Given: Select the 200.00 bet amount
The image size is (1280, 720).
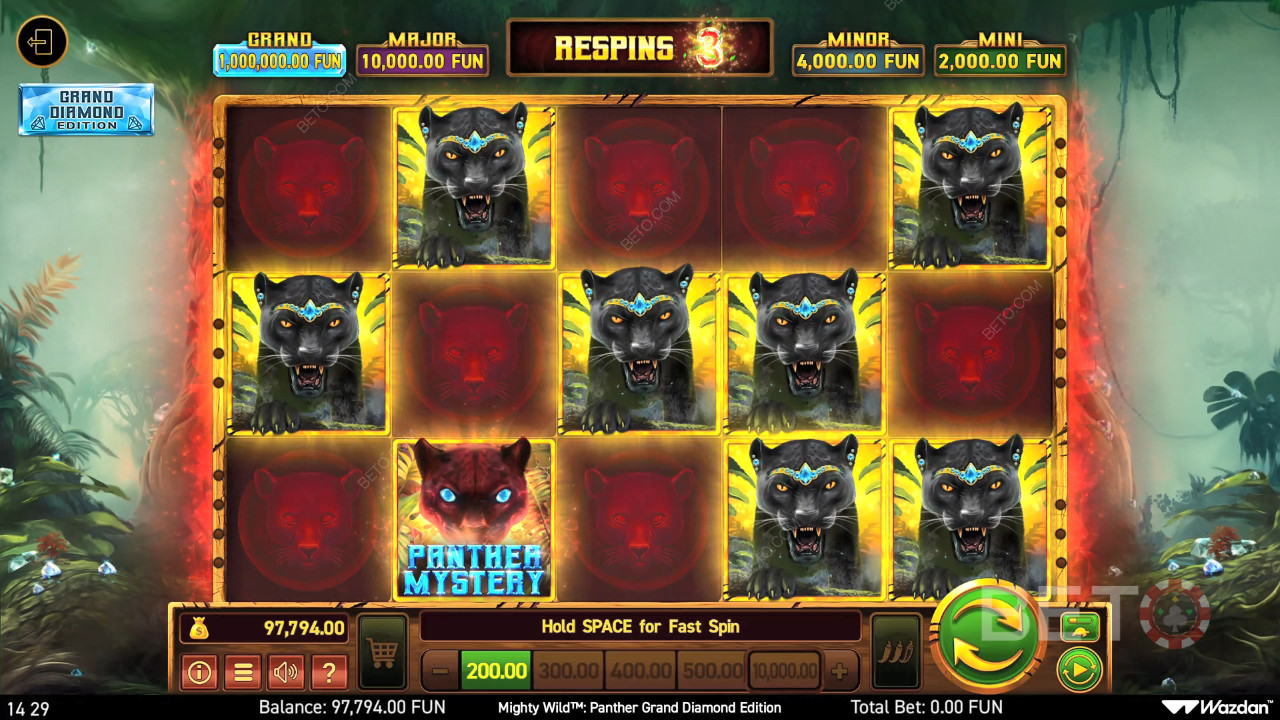Looking at the screenshot, I should tap(496, 671).
